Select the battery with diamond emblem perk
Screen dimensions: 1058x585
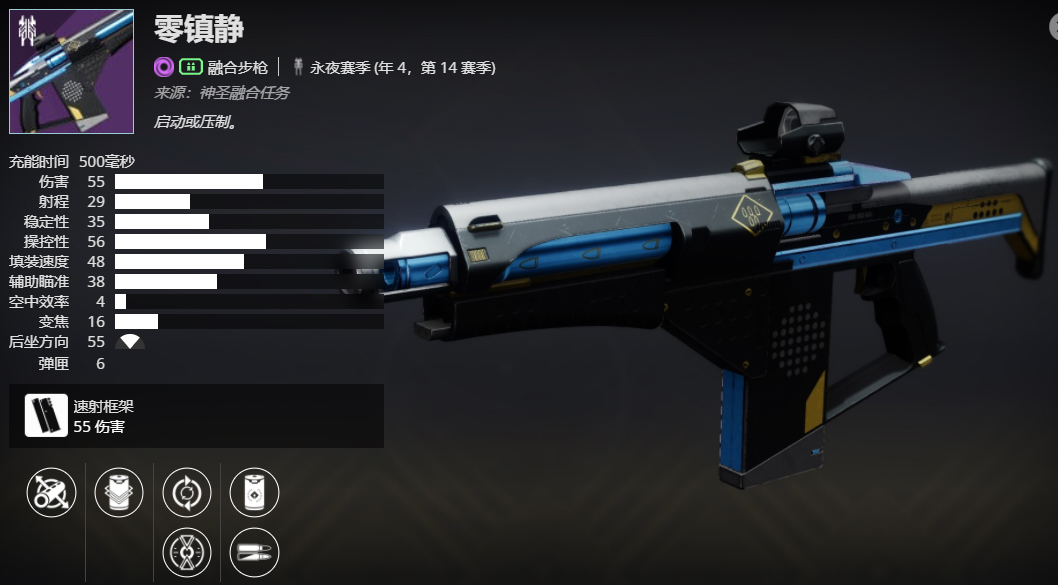pyautogui.click(x=254, y=492)
